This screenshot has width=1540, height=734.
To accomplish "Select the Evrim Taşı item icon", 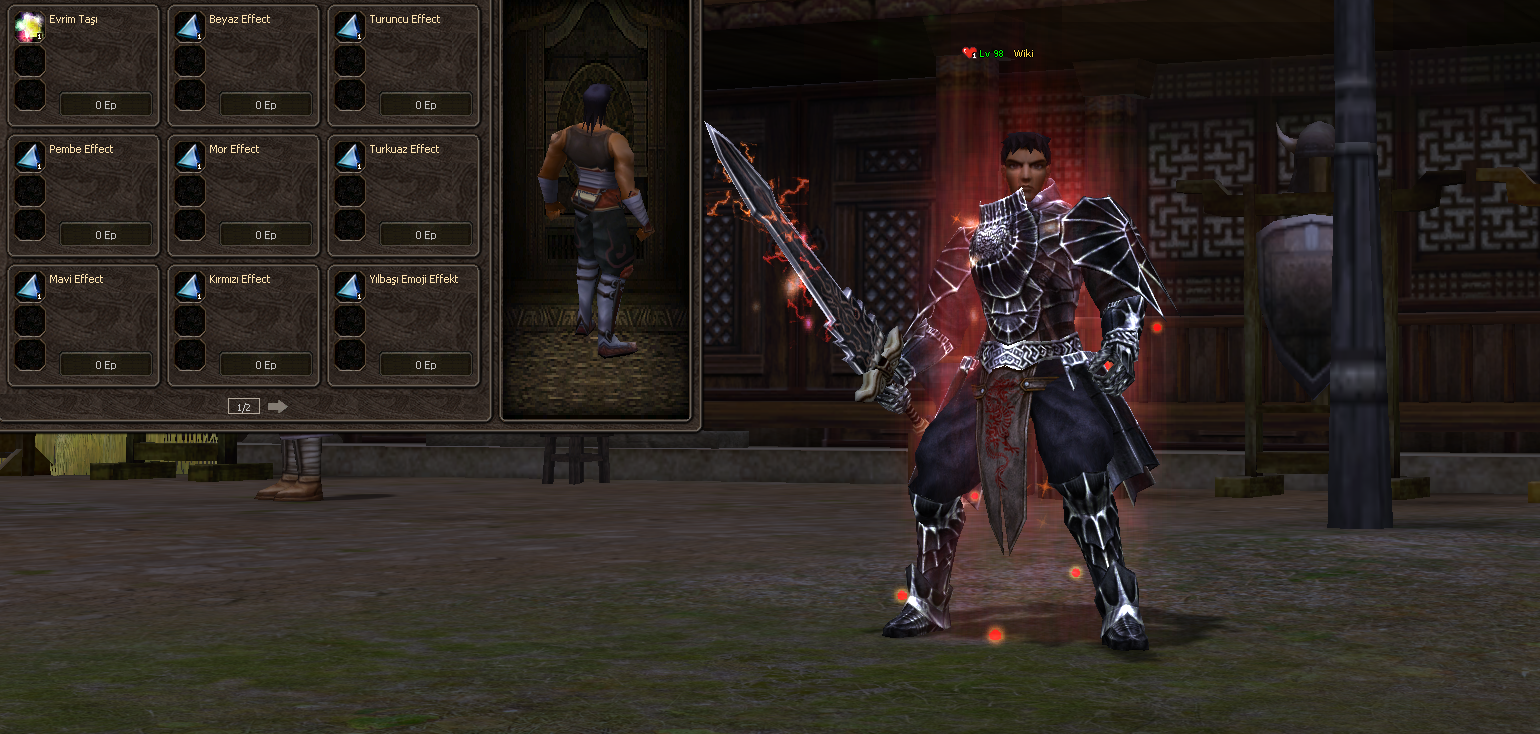I will [29, 27].
